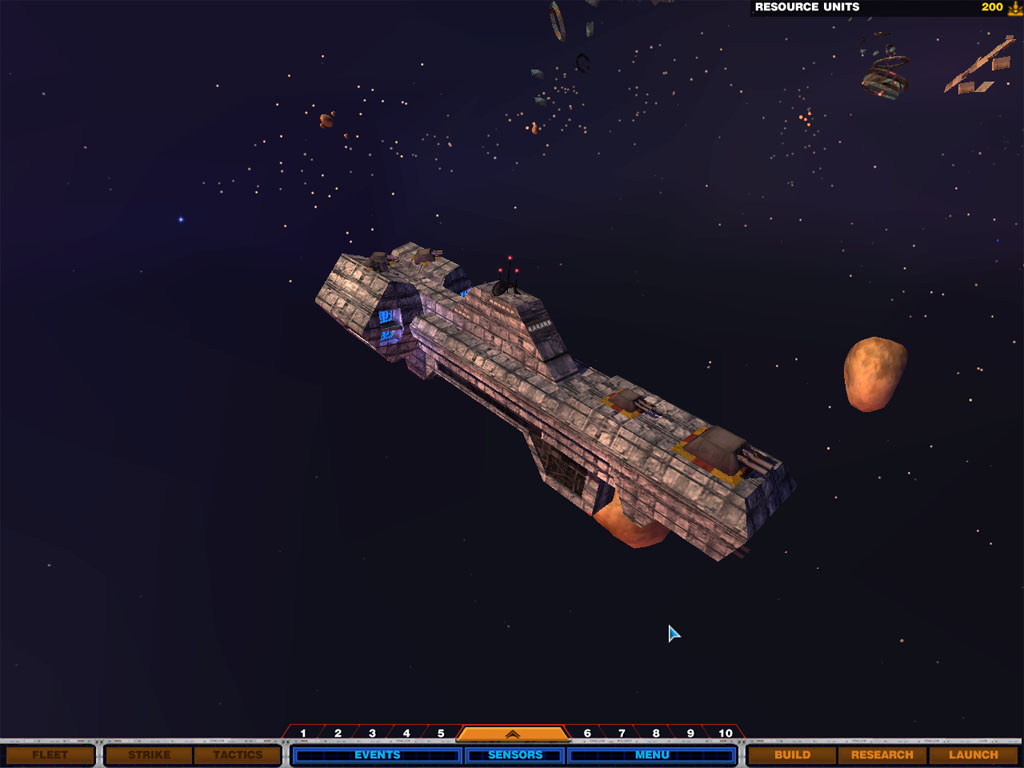Open the Sensors manager
This screenshot has height=768, width=1024.
[x=515, y=755]
